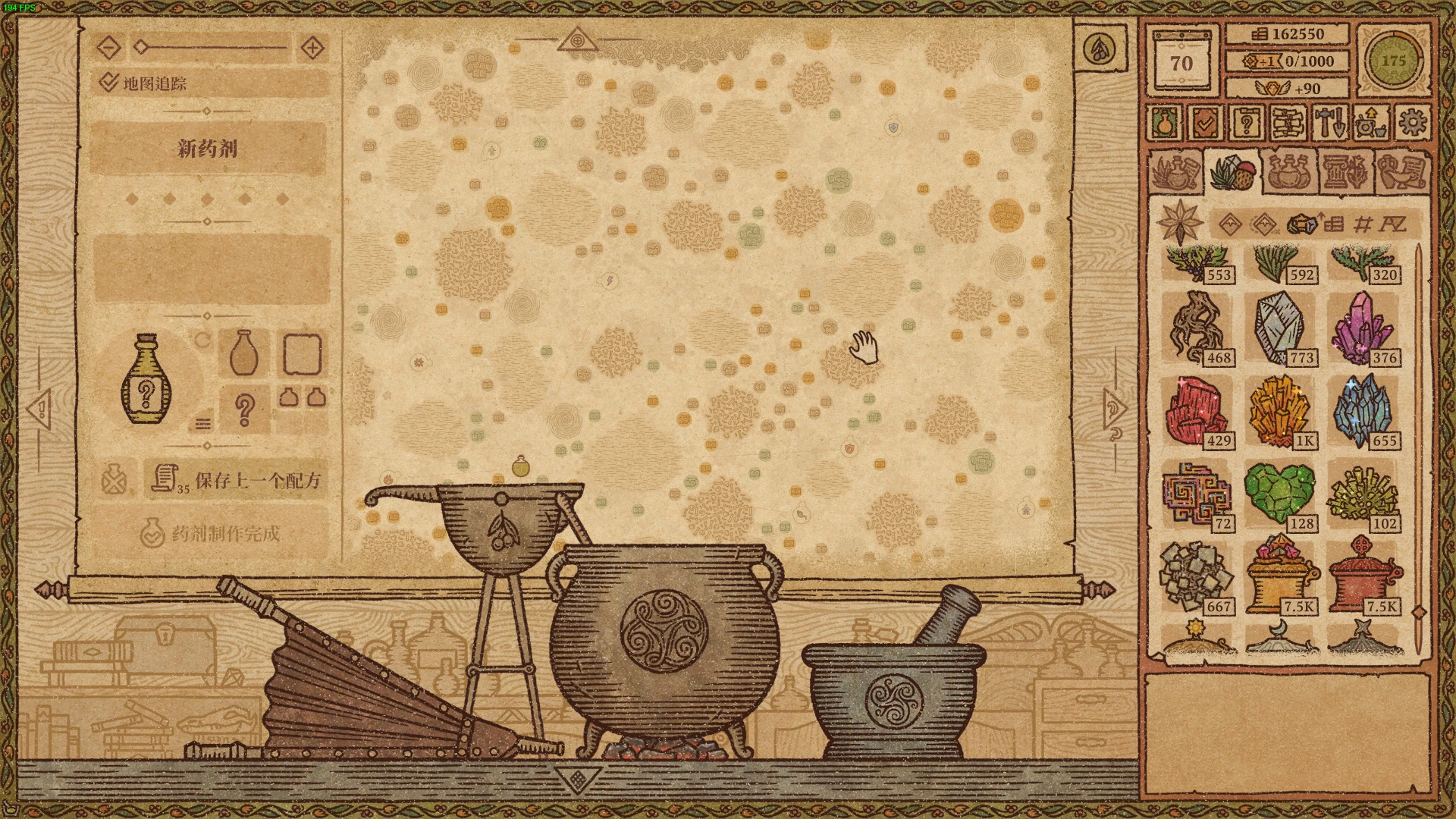1456x819 pixels.
Task: Open the scrolls icon in the toolbar
Action: point(1288,122)
